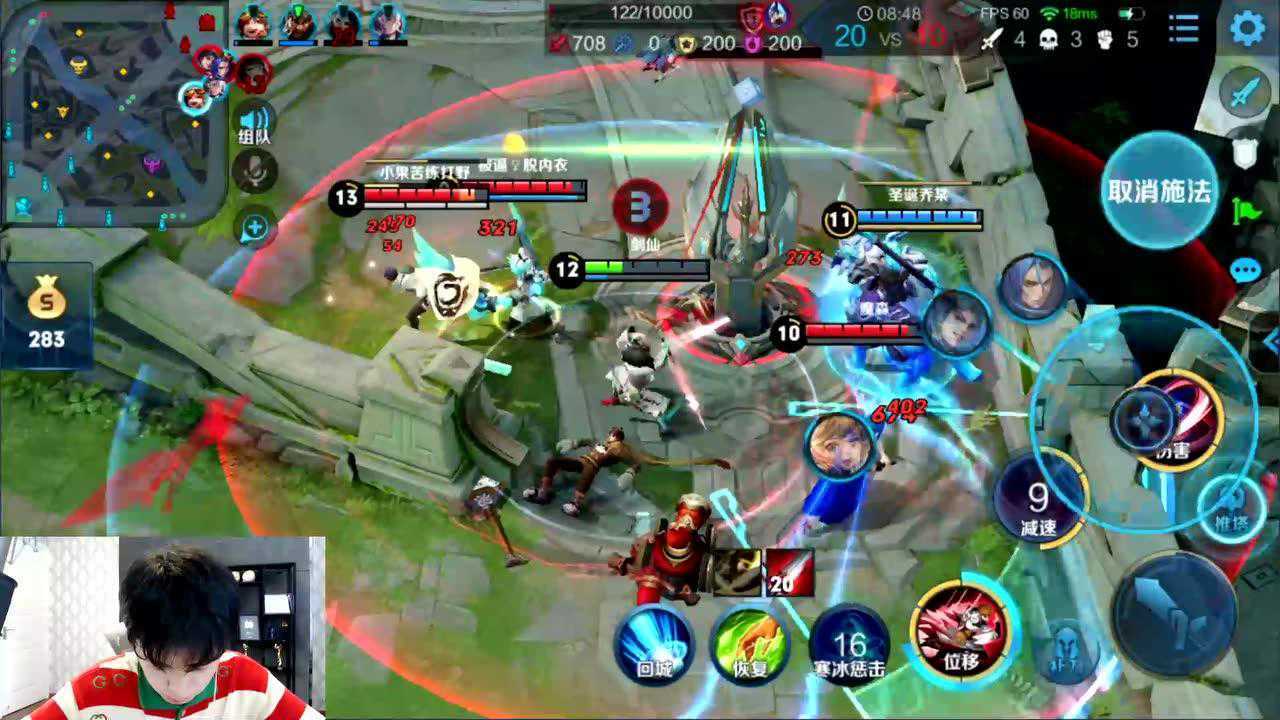Use the 恢复 heal skill

[x=750, y=642]
